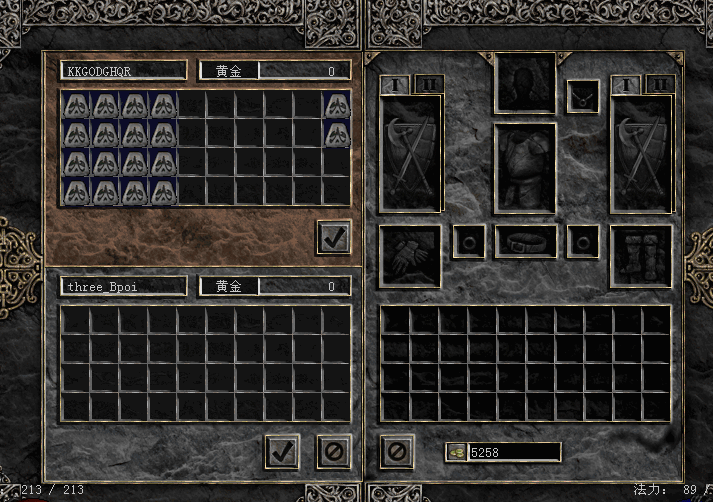Click the boots equipment slot

click(642, 254)
